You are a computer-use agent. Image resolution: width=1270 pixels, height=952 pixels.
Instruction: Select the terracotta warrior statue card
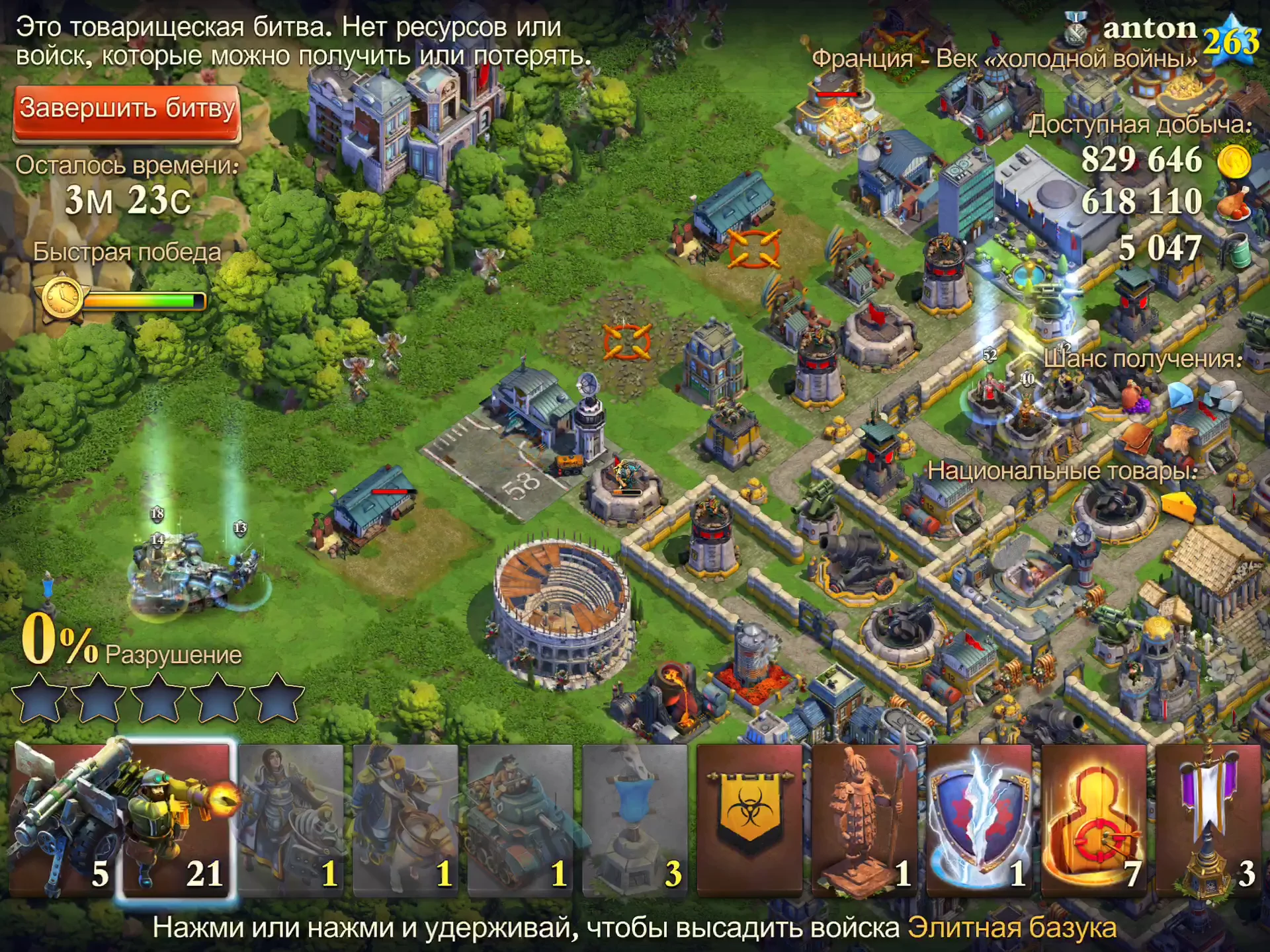[x=865, y=820]
